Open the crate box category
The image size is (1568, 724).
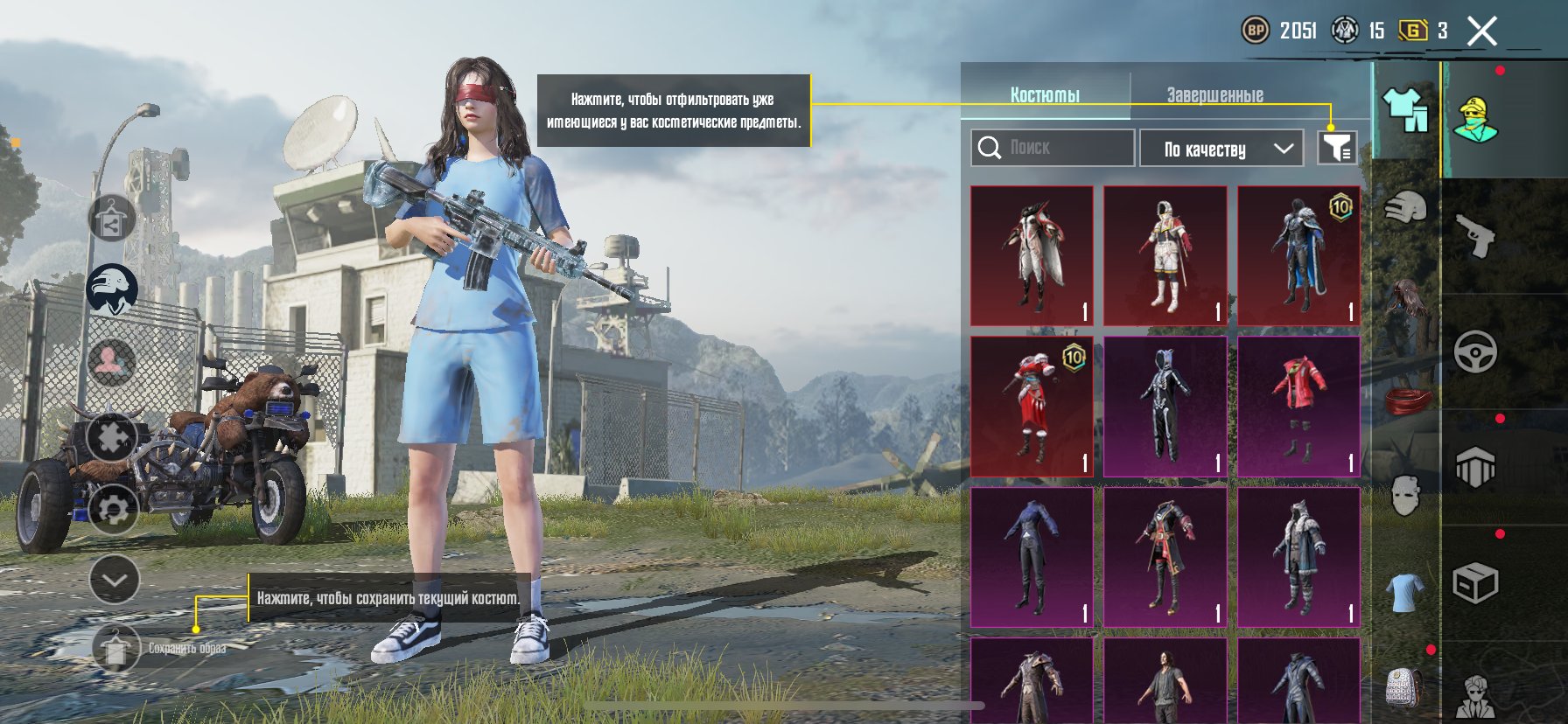point(1475,583)
